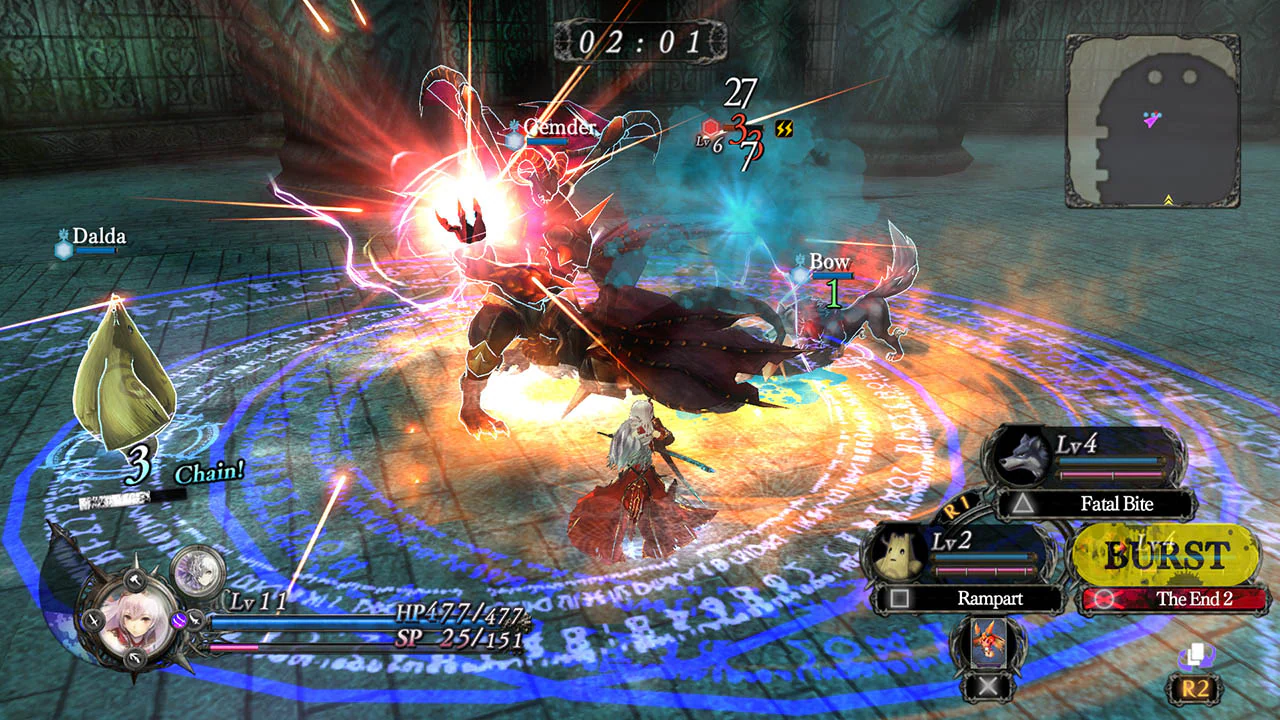The image size is (1280, 720).
Task: Activate the yellow BURST button
Action: (x=1165, y=551)
